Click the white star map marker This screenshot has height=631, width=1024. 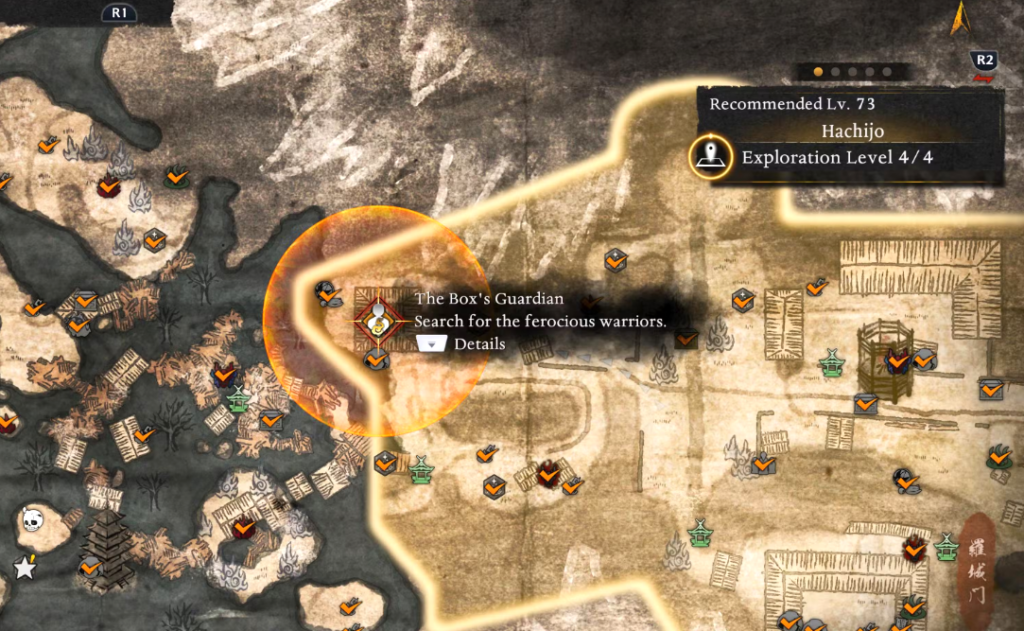(24, 568)
